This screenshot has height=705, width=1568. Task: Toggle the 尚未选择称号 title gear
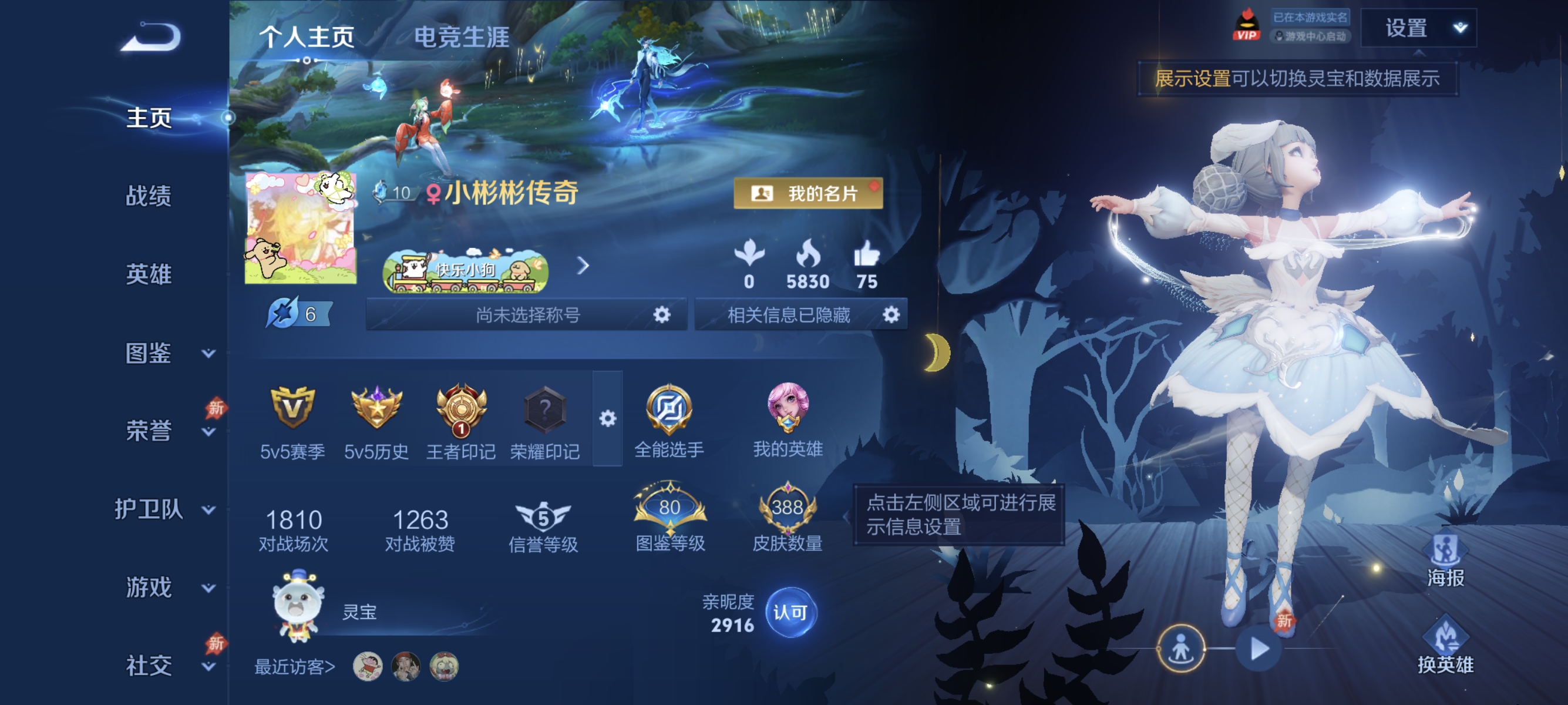pos(663,314)
